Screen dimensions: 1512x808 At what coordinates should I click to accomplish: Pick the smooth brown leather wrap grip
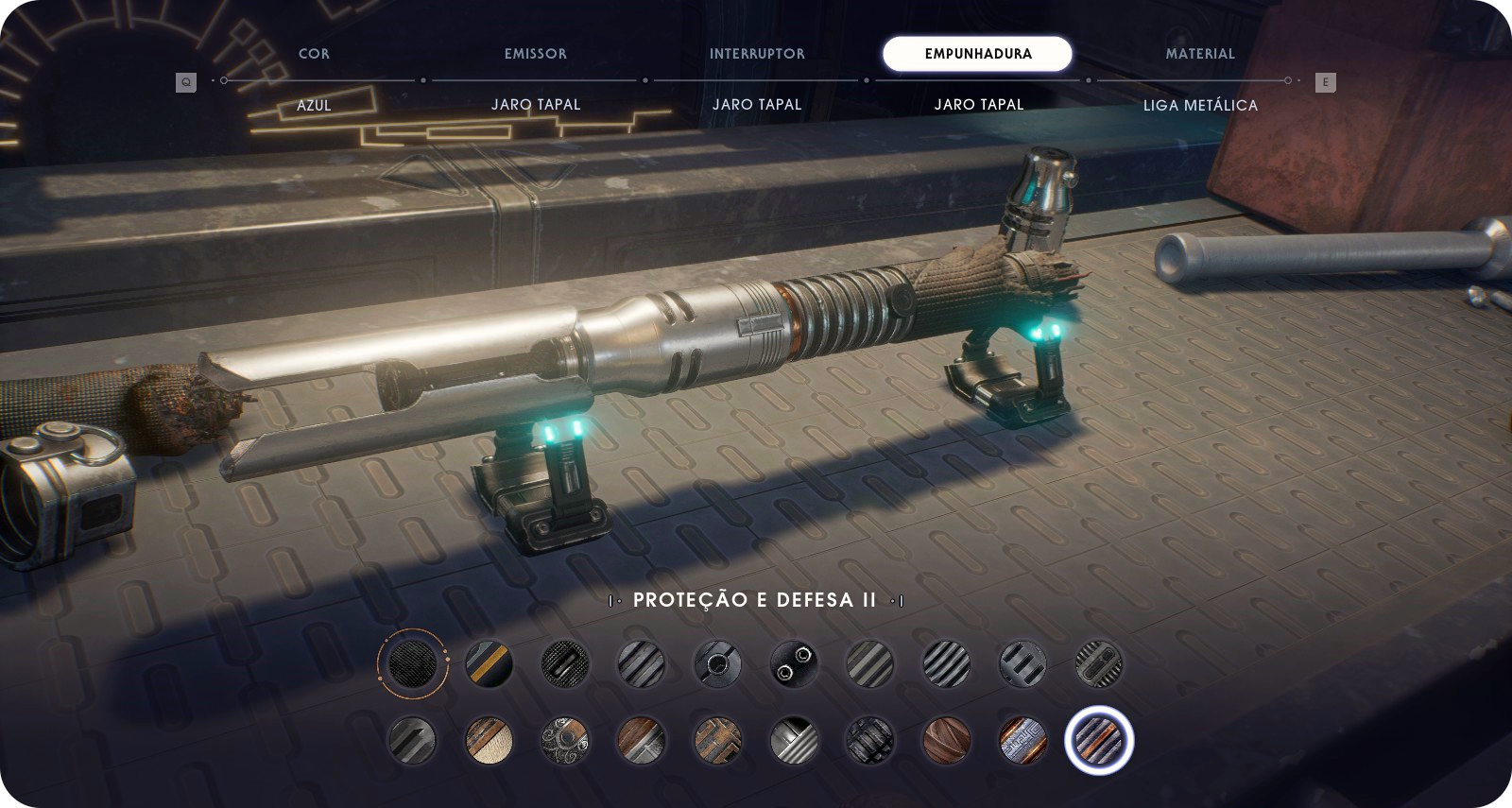click(x=946, y=740)
